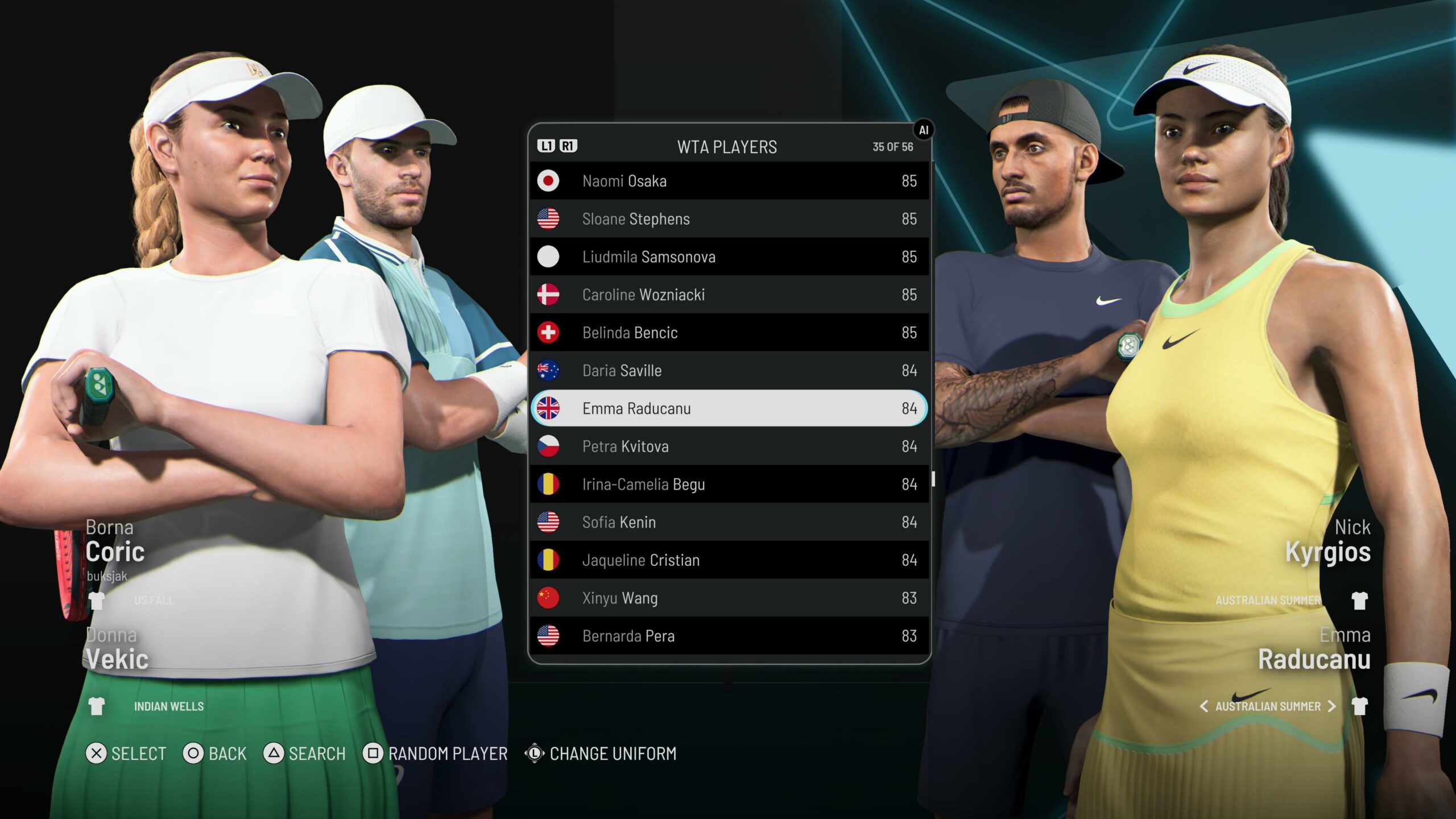Select Jaqueline Cristian from the roster

pos(729,560)
